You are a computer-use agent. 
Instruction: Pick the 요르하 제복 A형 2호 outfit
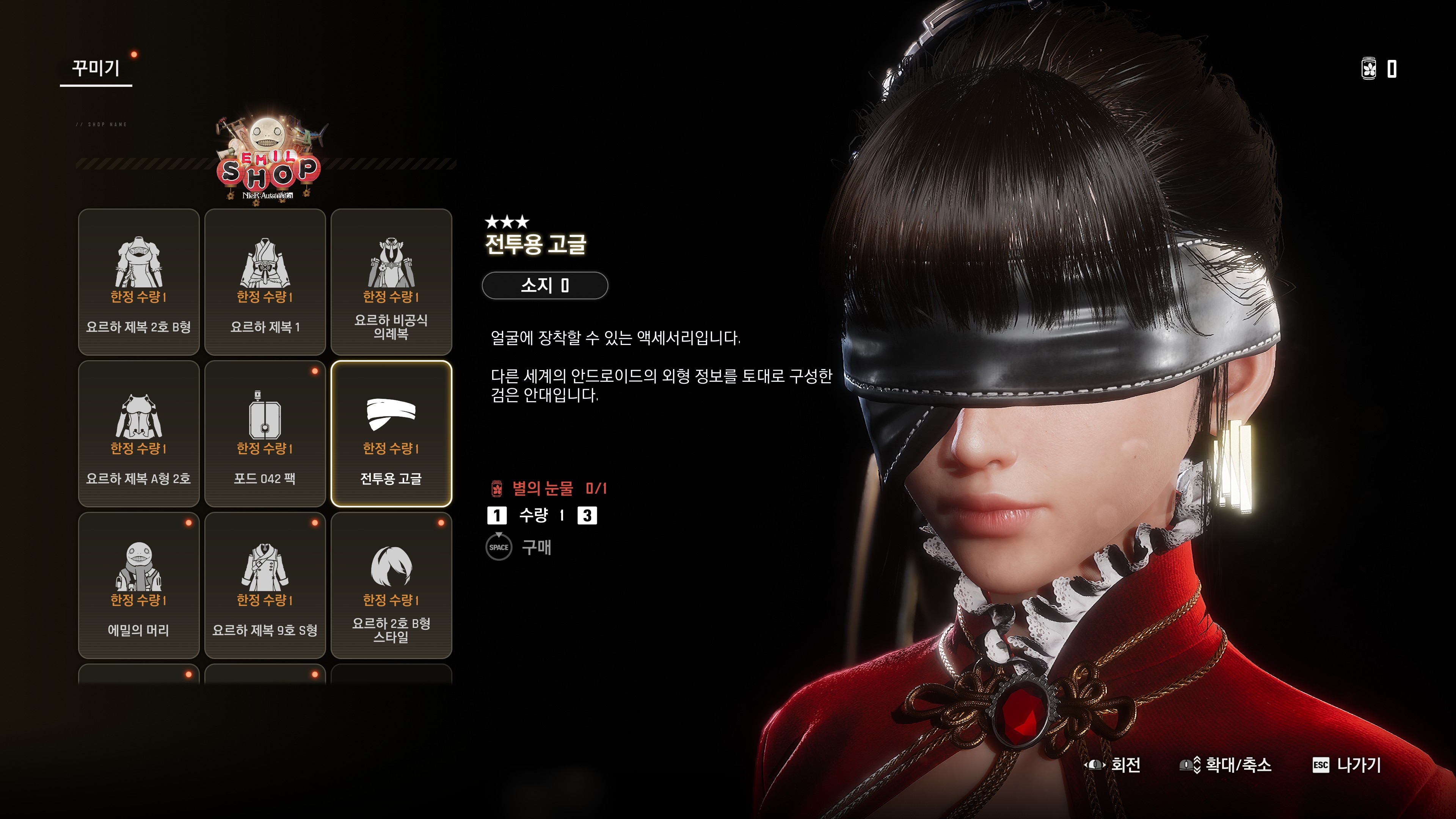[138, 433]
